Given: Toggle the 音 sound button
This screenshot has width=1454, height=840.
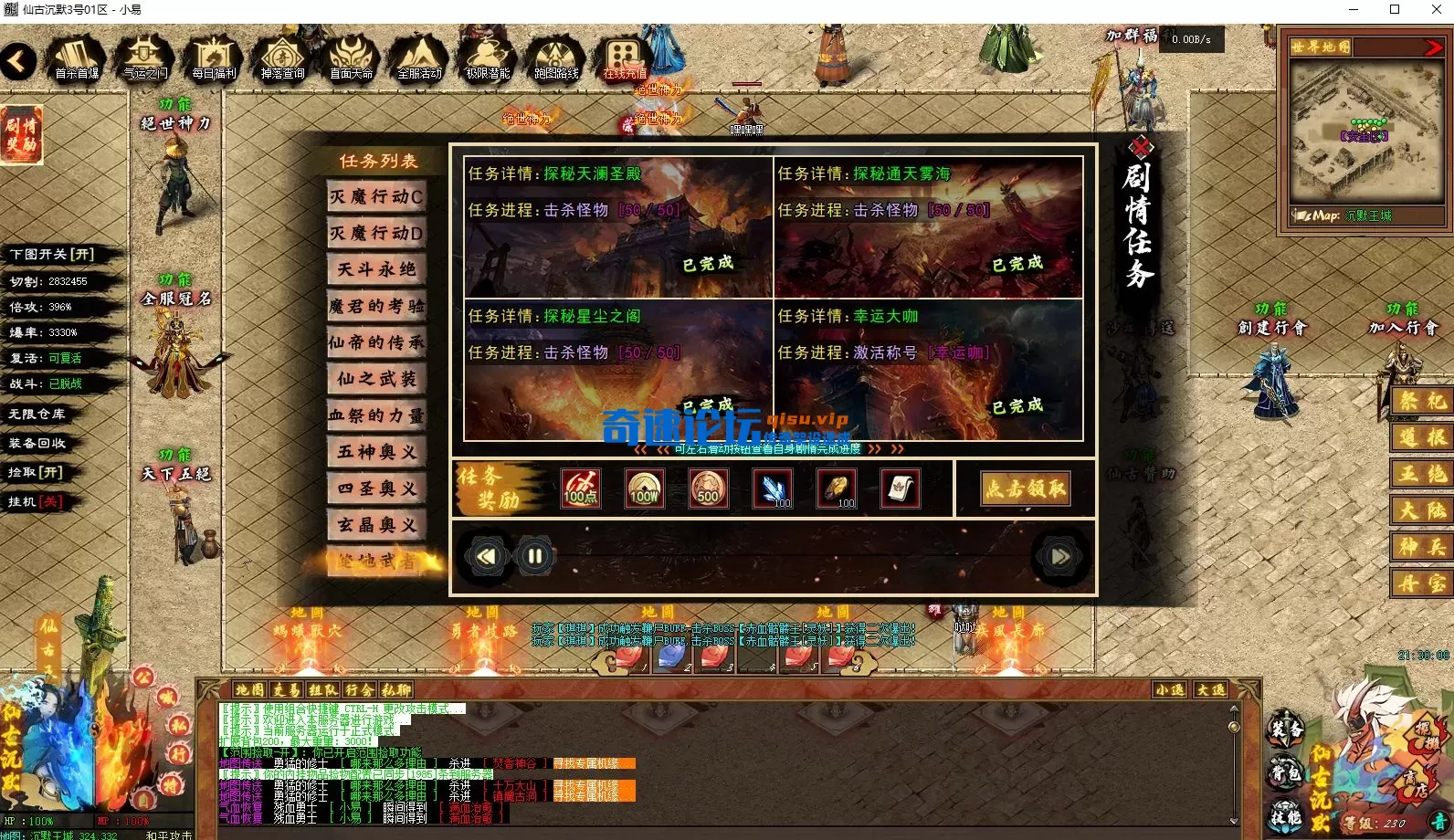Looking at the screenshot, I should 1443,821.
